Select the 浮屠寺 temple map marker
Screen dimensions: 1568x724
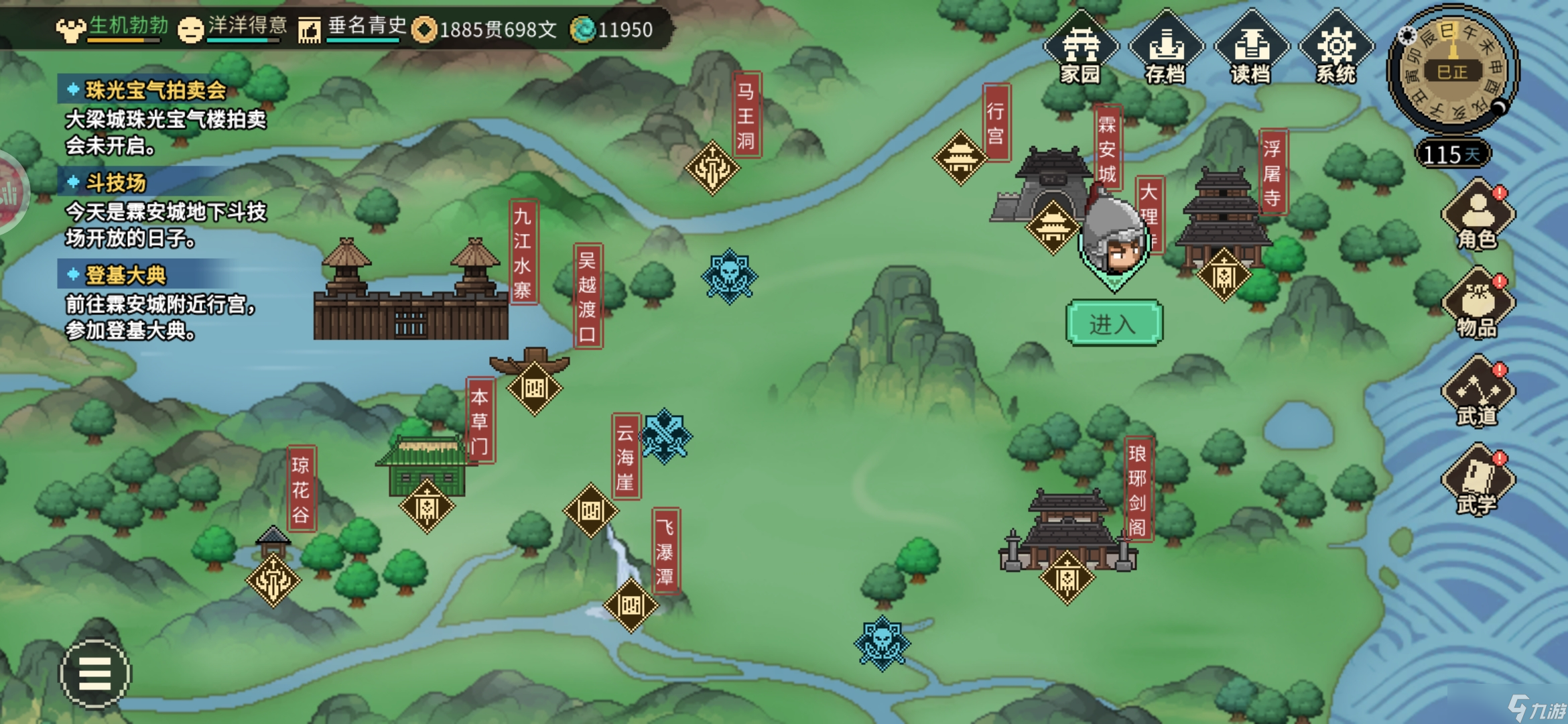(1223, 275)
